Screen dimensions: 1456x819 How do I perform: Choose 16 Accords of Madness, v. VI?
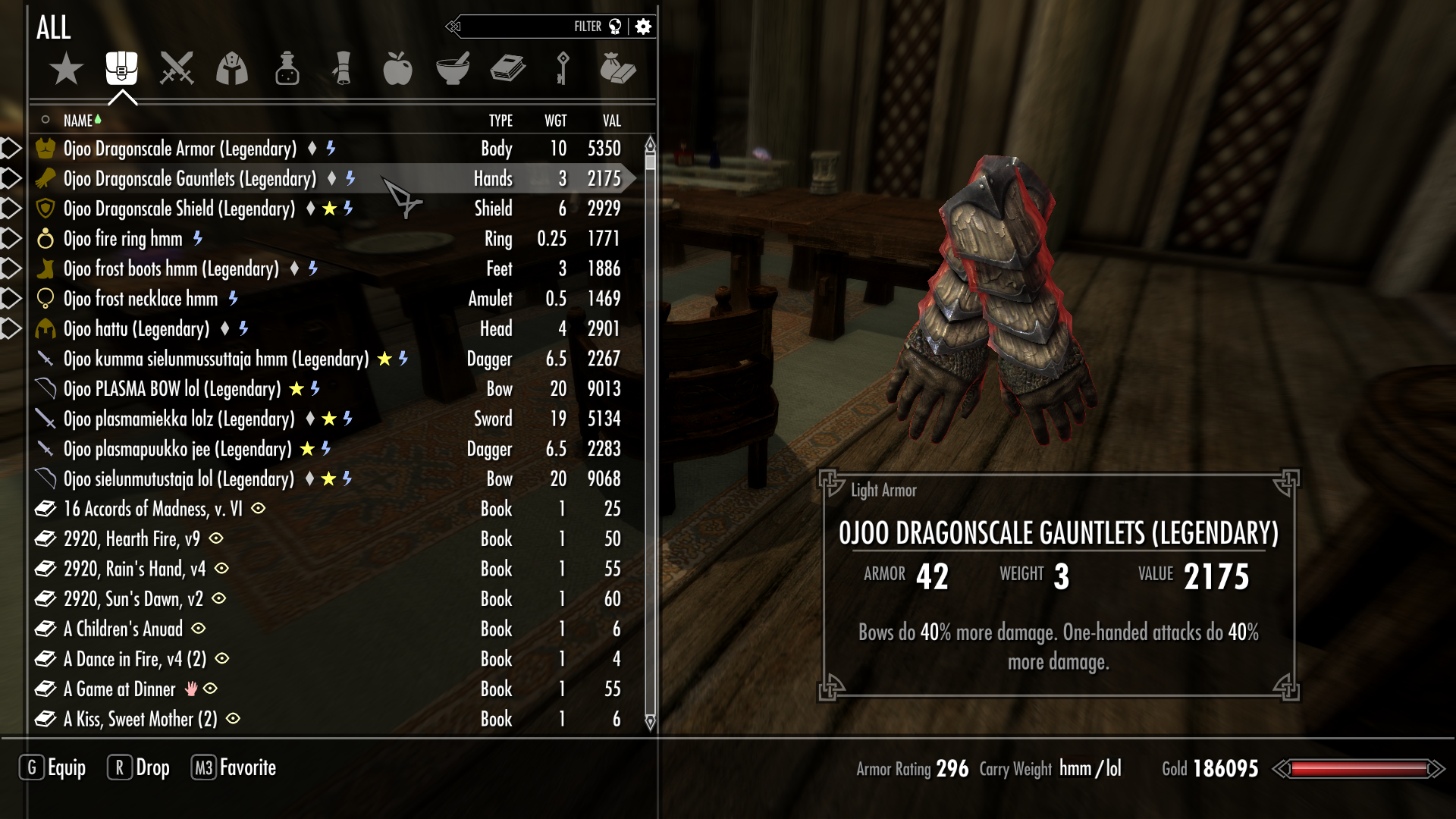tap(152, 509)
